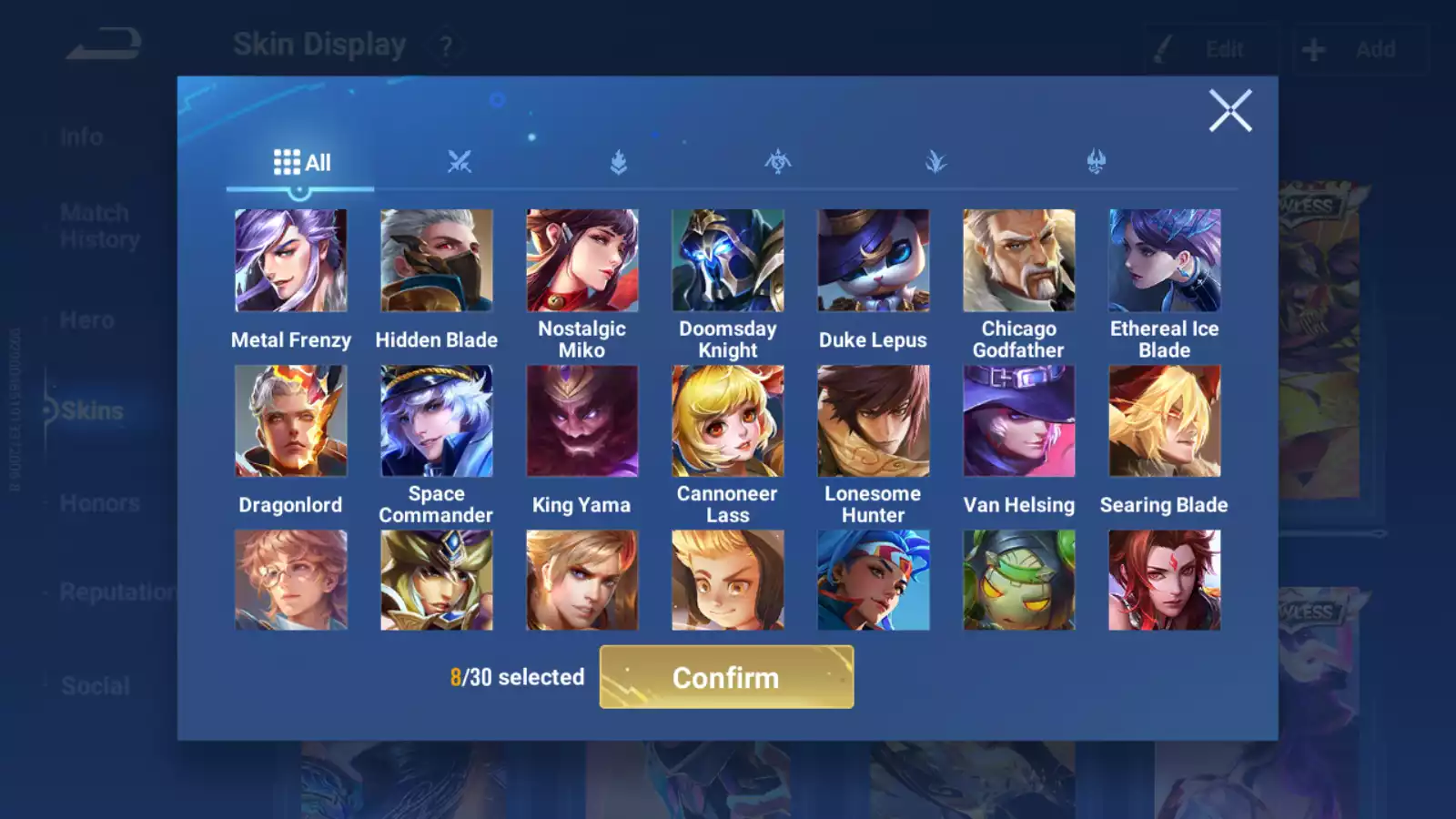1456x819 pixels.
Task: Click the King Yama skin portrait
Action: point(581,420)
